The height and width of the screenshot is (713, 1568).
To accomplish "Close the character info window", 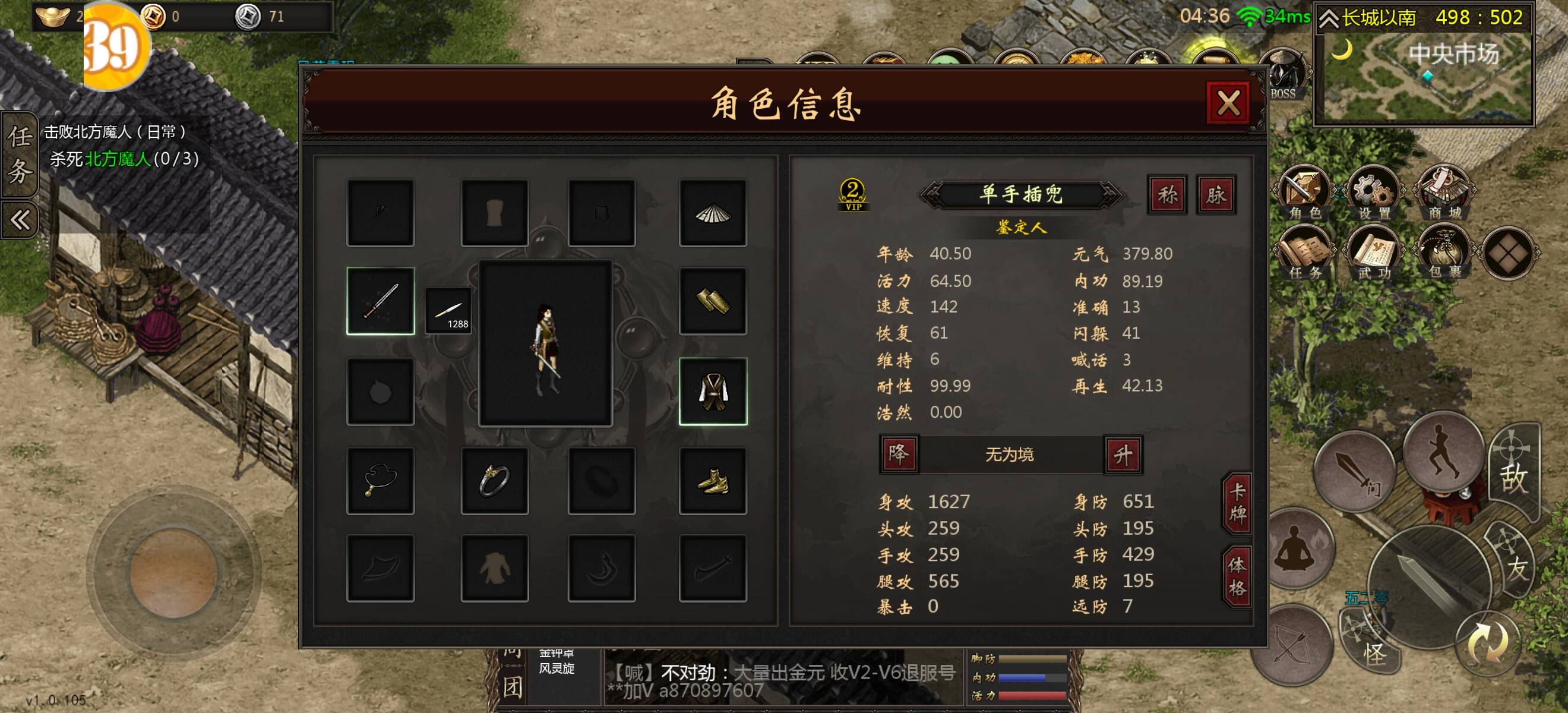I will tap(1228, 103).
